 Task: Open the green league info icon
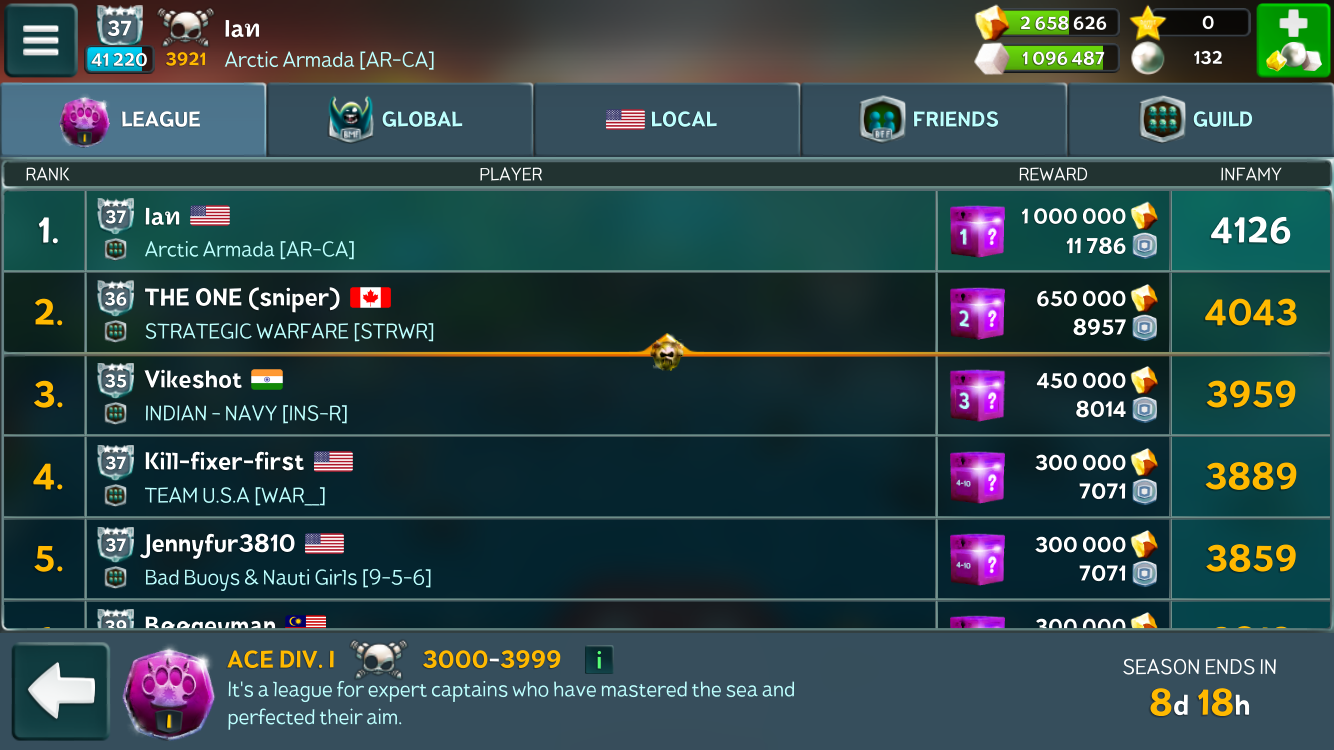click(x=598, y=660)
